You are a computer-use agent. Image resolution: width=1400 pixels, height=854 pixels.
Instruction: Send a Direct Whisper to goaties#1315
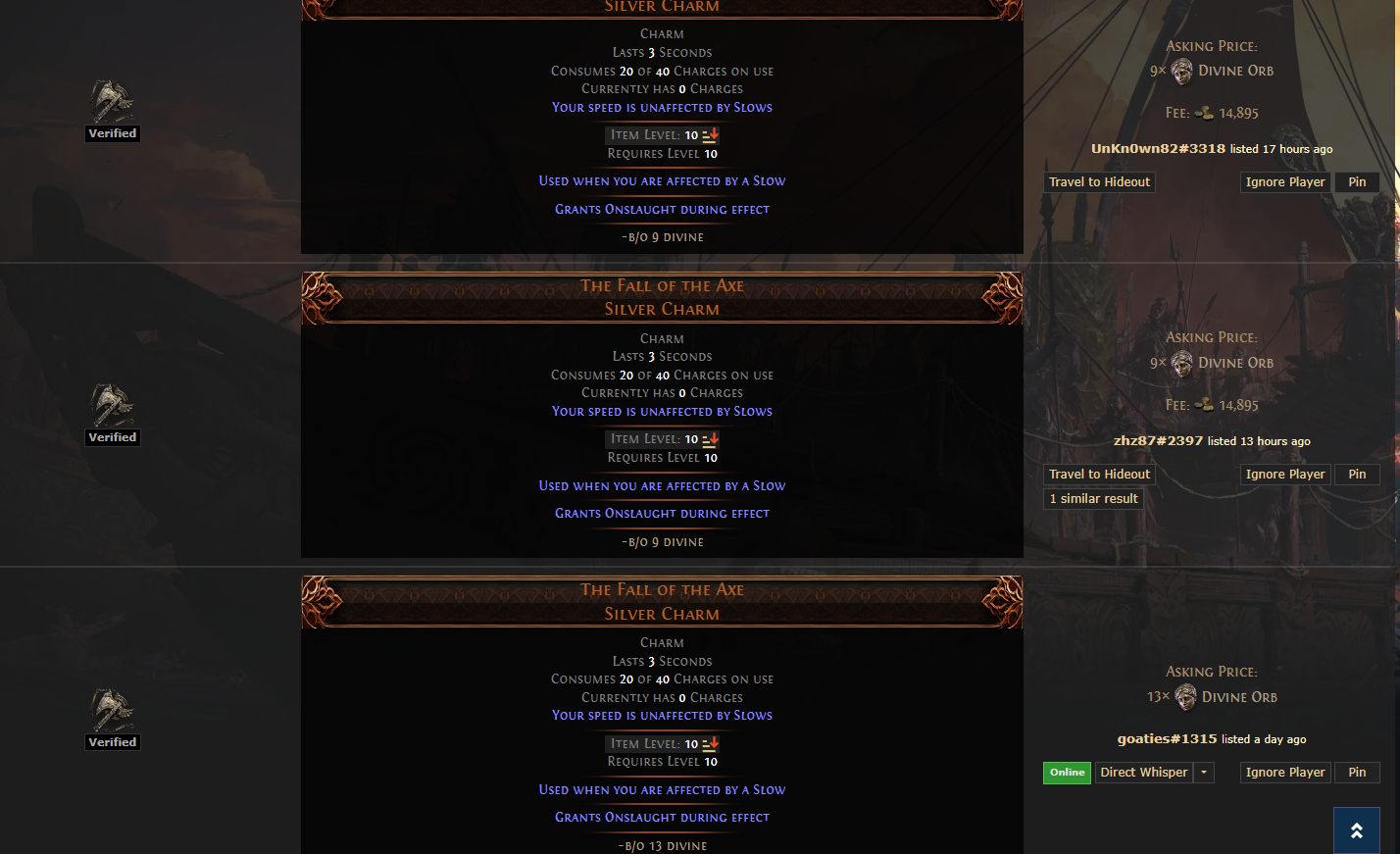click(x=1143, y=773)
